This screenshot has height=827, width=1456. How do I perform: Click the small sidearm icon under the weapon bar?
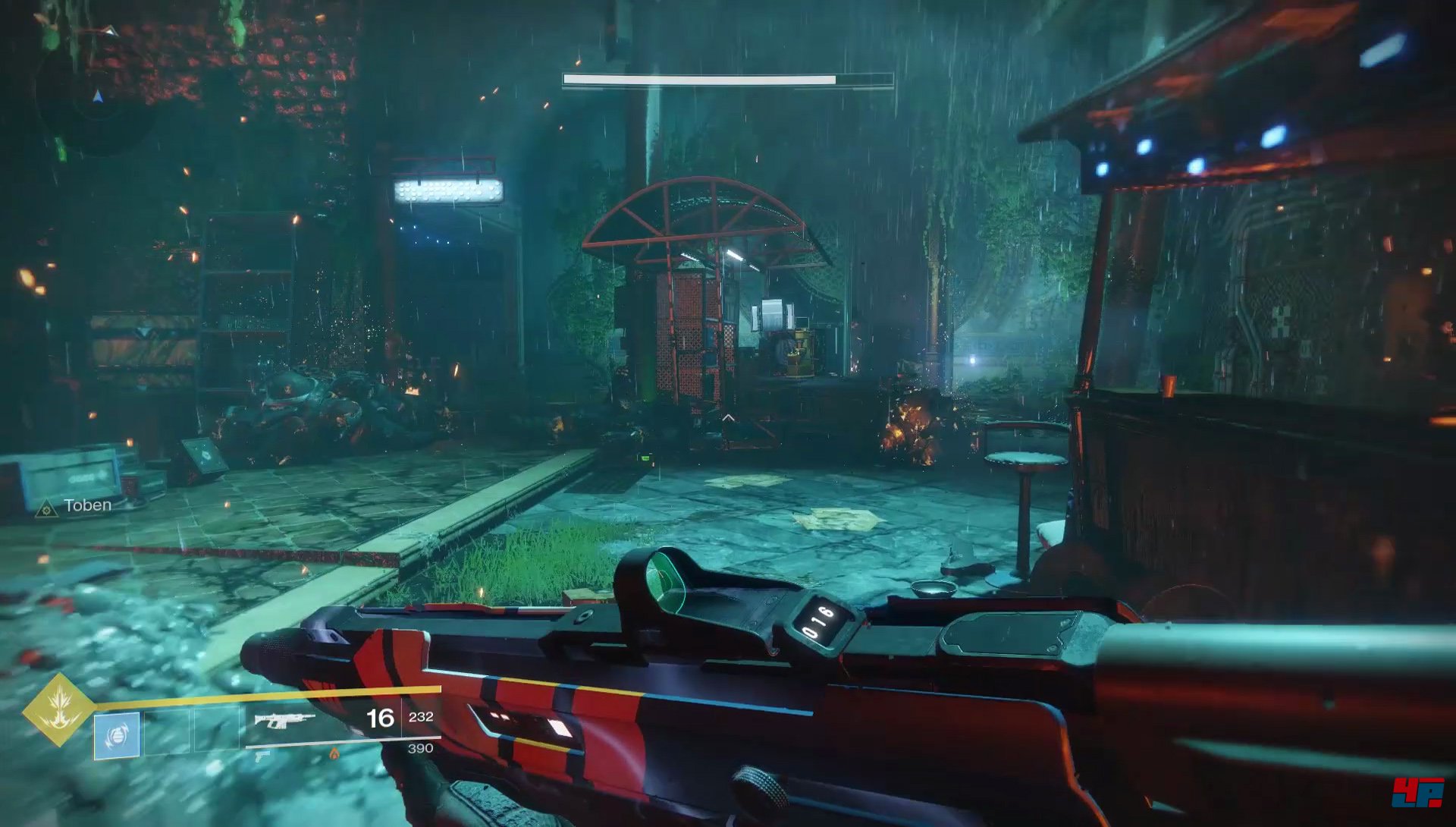pos(262,756)
